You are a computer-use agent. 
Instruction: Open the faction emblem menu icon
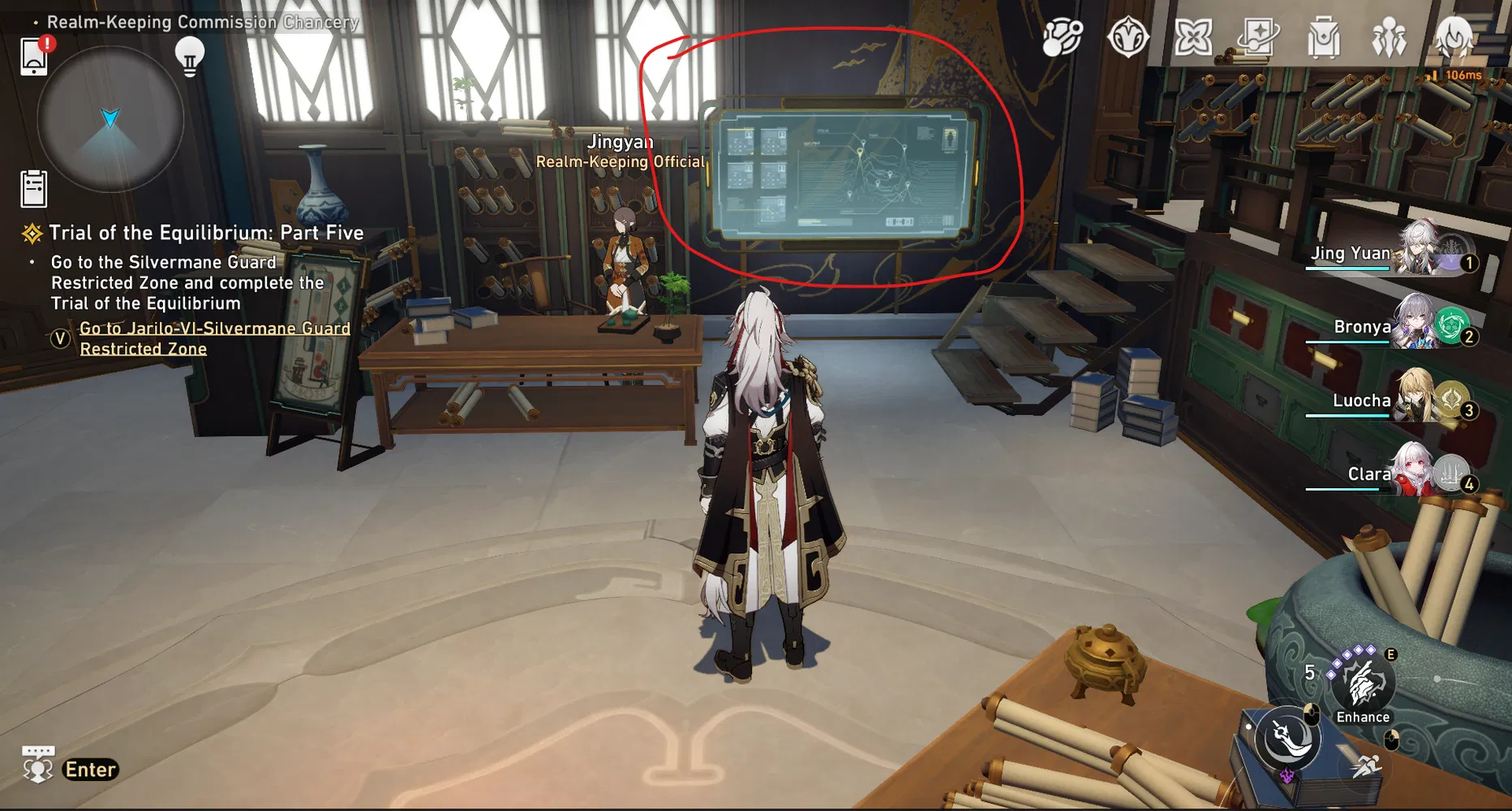point(1128,36)
